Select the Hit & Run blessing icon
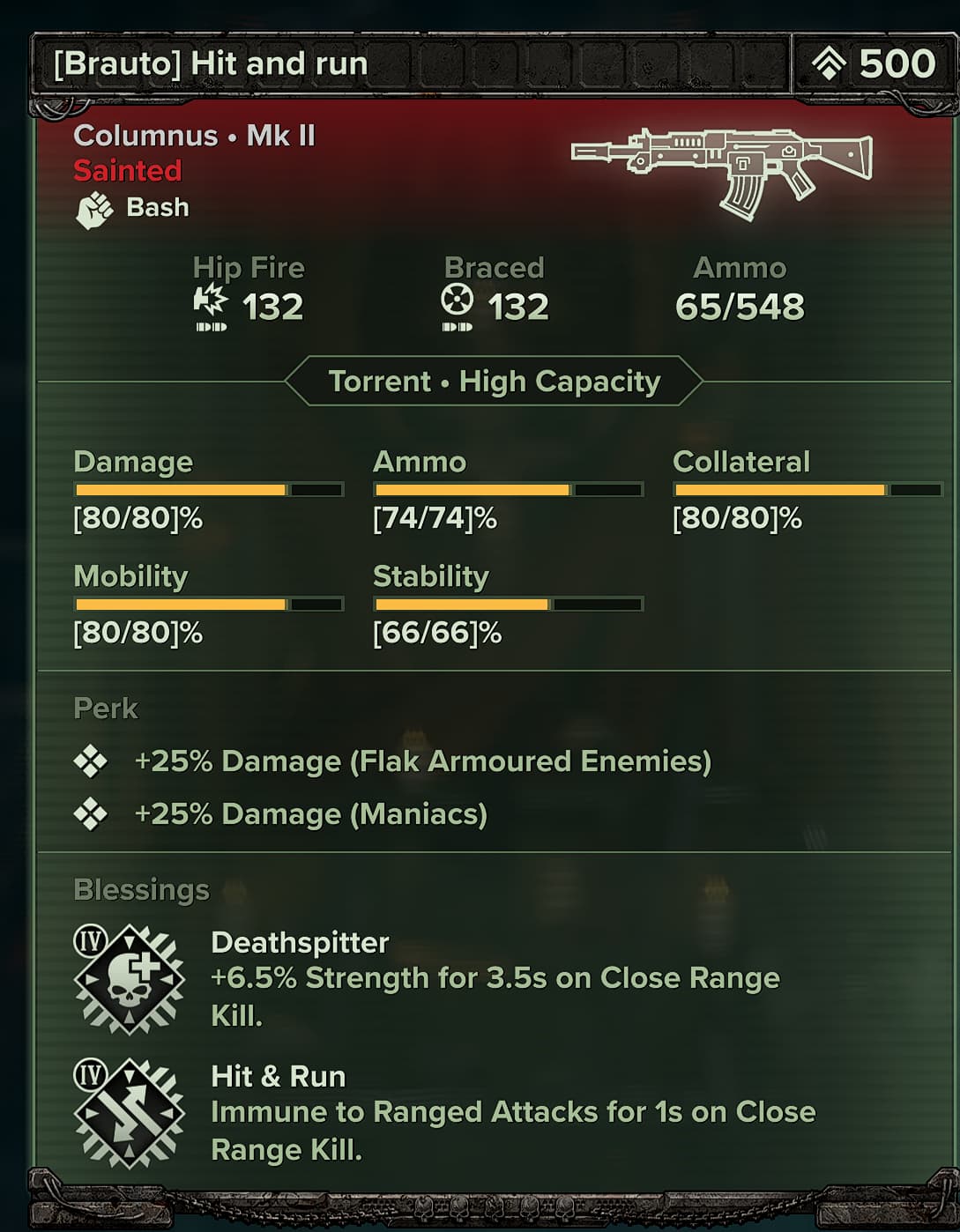Image resolution: width=960 pixels, height=1232 pixels. 130,1113
